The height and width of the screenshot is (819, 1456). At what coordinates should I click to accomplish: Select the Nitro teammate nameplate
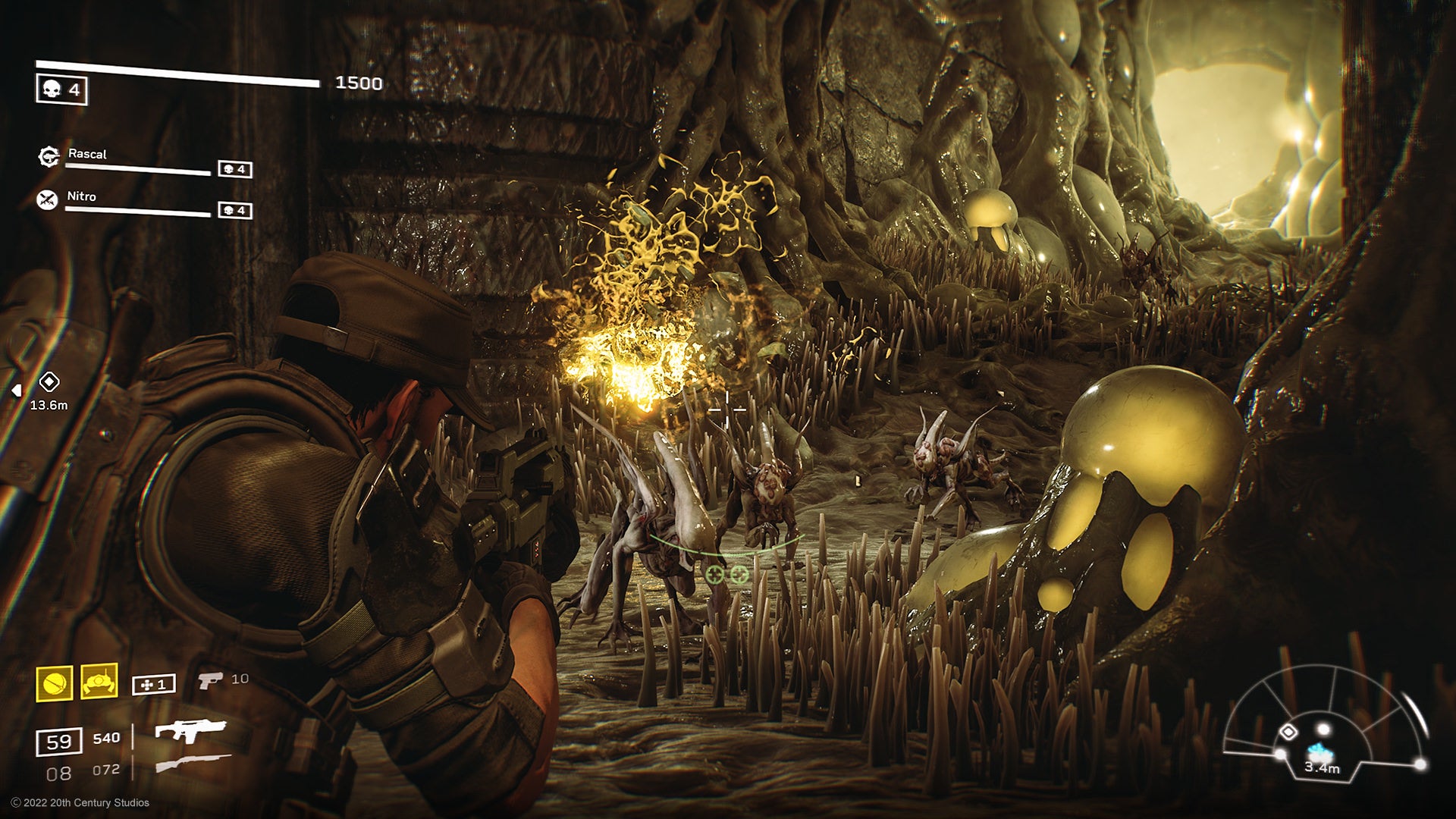click(81, 196)
